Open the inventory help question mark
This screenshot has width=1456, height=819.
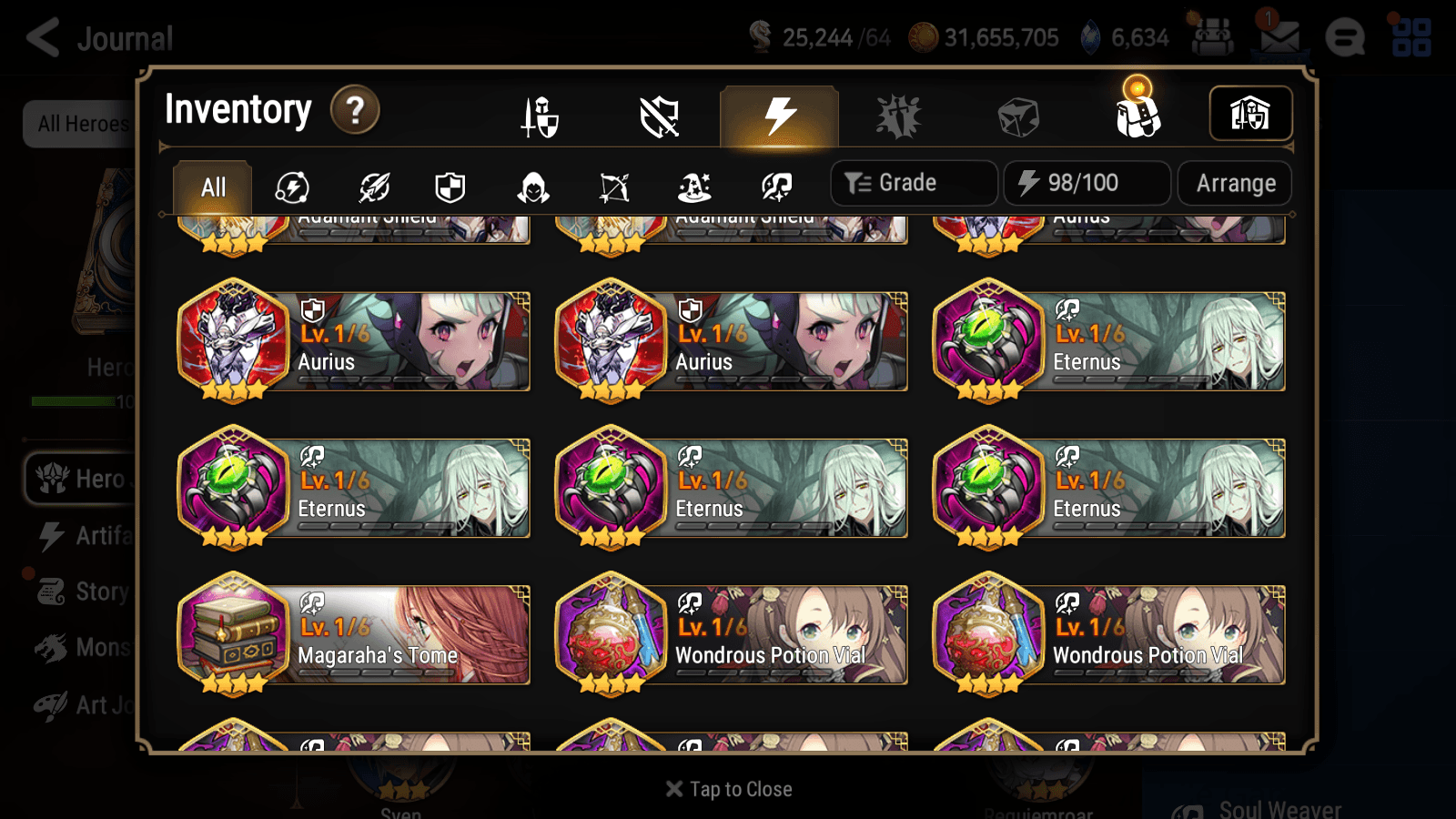(354, 110)
